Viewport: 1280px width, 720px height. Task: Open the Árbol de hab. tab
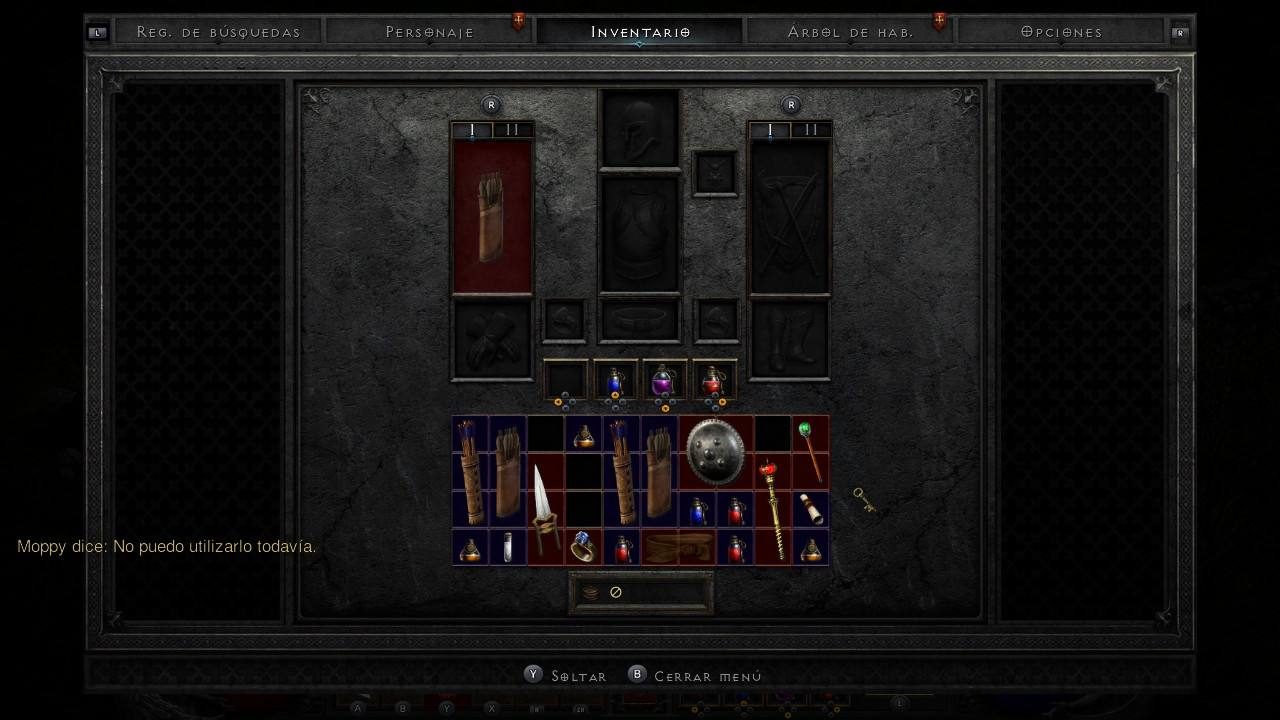pyautogui.click(x=850, y=32)
